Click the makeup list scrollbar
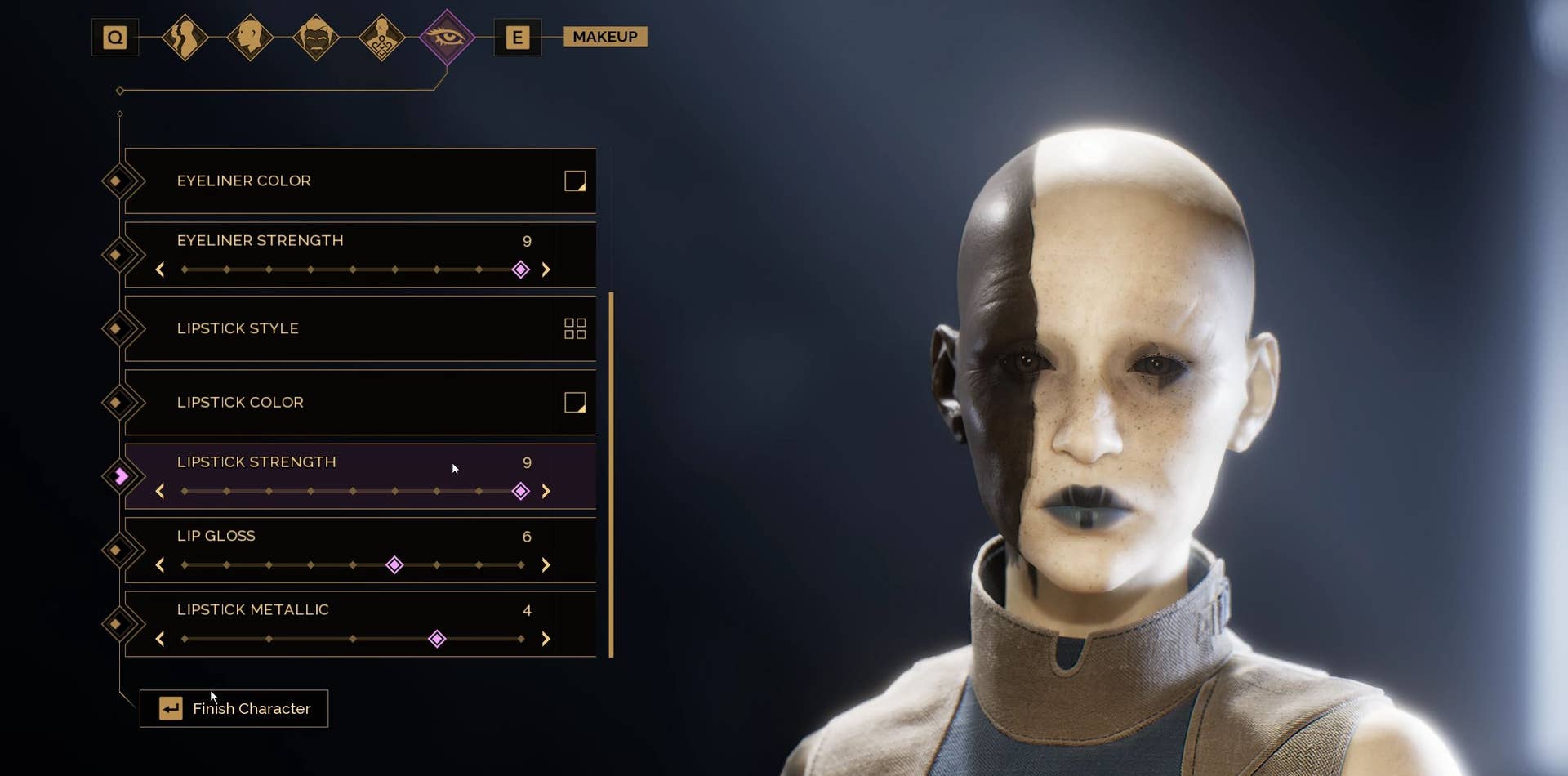The width and height of the screenshot is (1568, 776). pyautogui.click(x=611, y=474)
